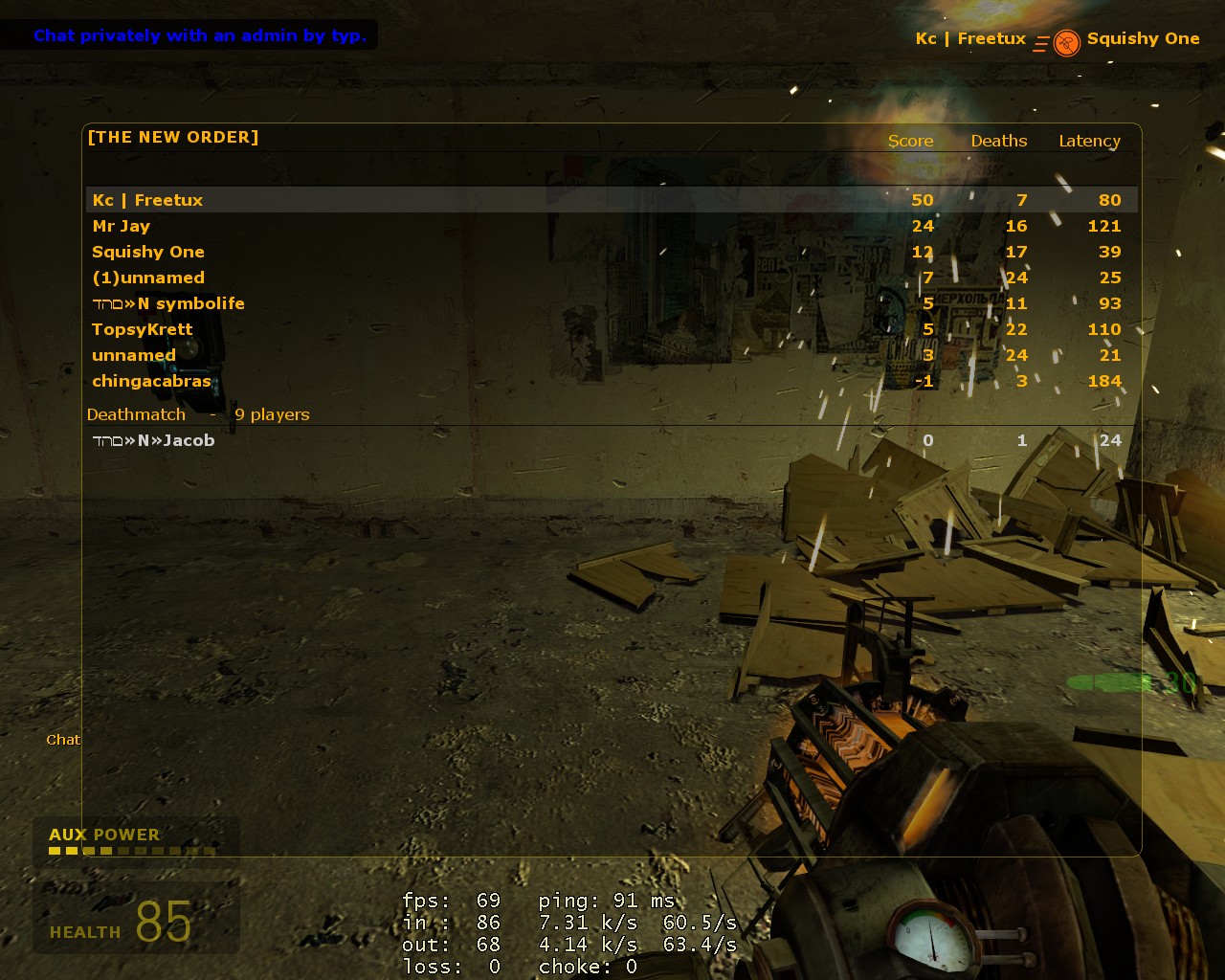1225x980 pixels.
Task: Select the Latency column header
Action: pos(1088,141)
